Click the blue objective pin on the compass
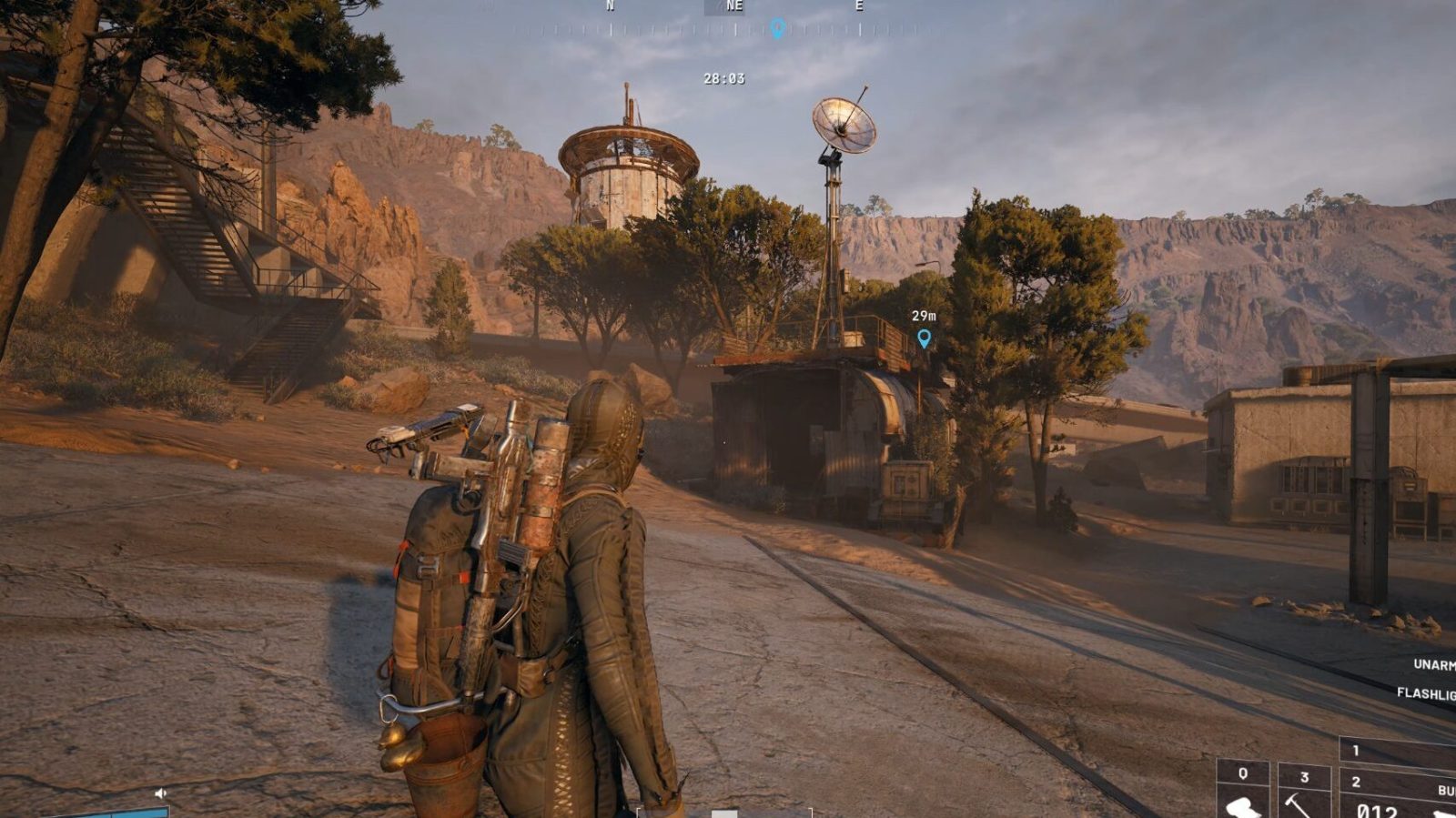 pos(777,28)
